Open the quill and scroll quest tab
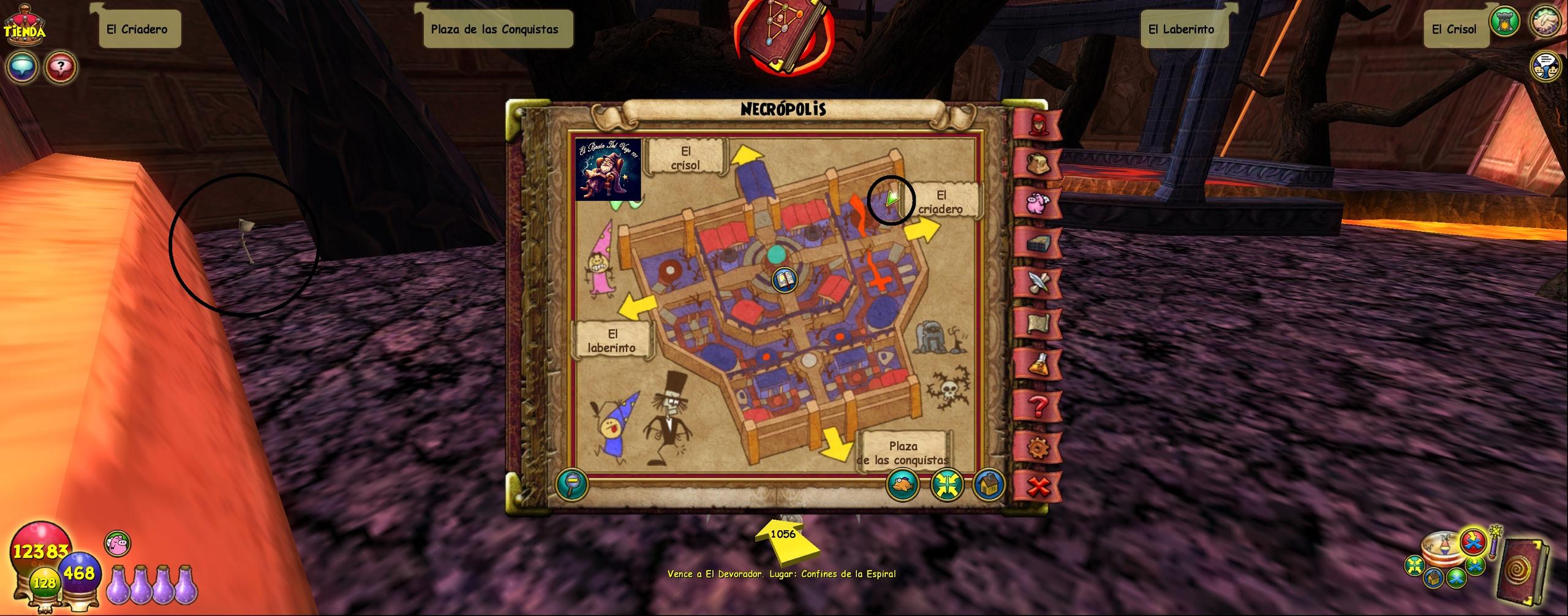The width and height of the screenshot is (1568, 616). pyautogui.click(x=1038, y=283)
